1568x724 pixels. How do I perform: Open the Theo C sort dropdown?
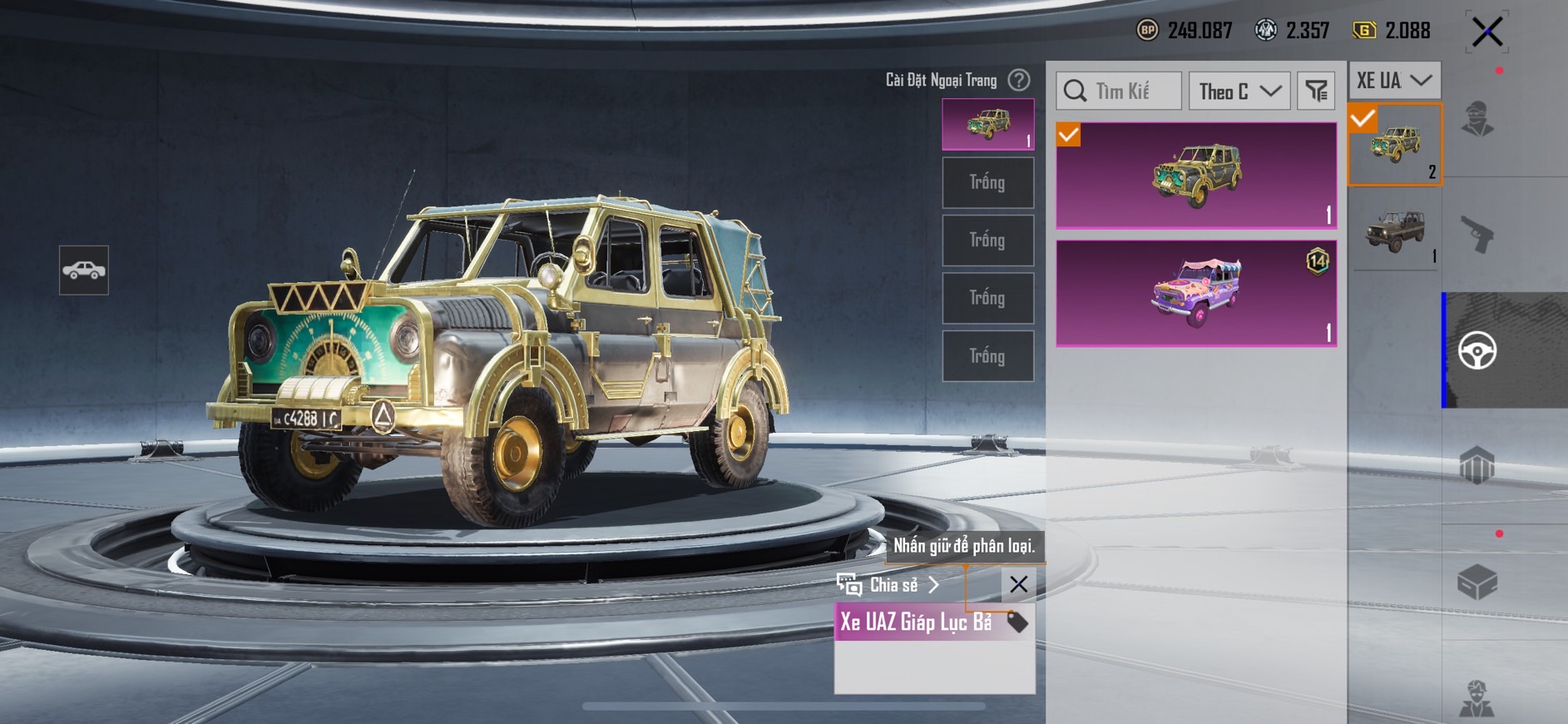[x=1239, y=91]
